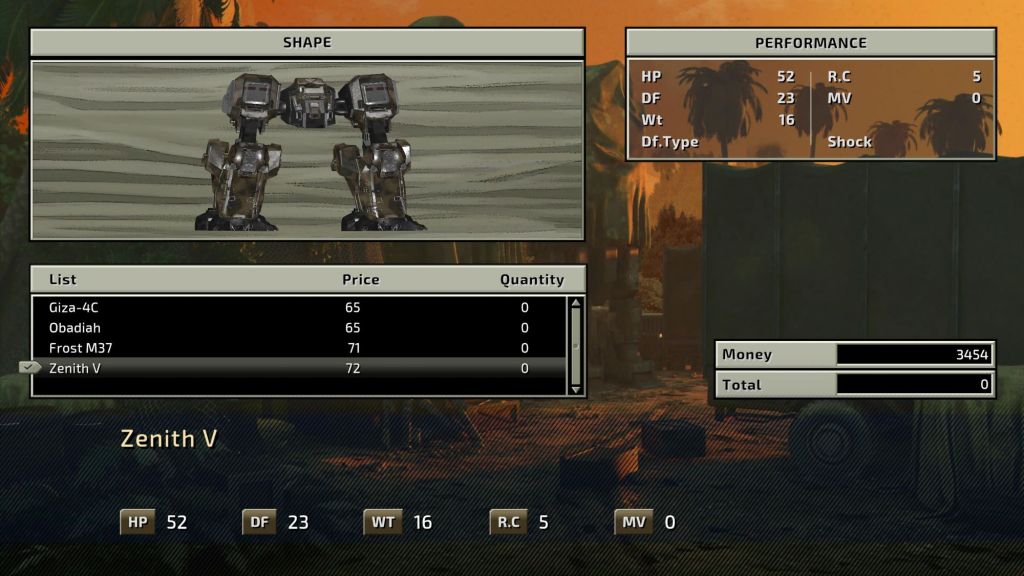Click the Zenith V leg part preview
Viewport: 1024px width, 576px height.
coord(308,150)
